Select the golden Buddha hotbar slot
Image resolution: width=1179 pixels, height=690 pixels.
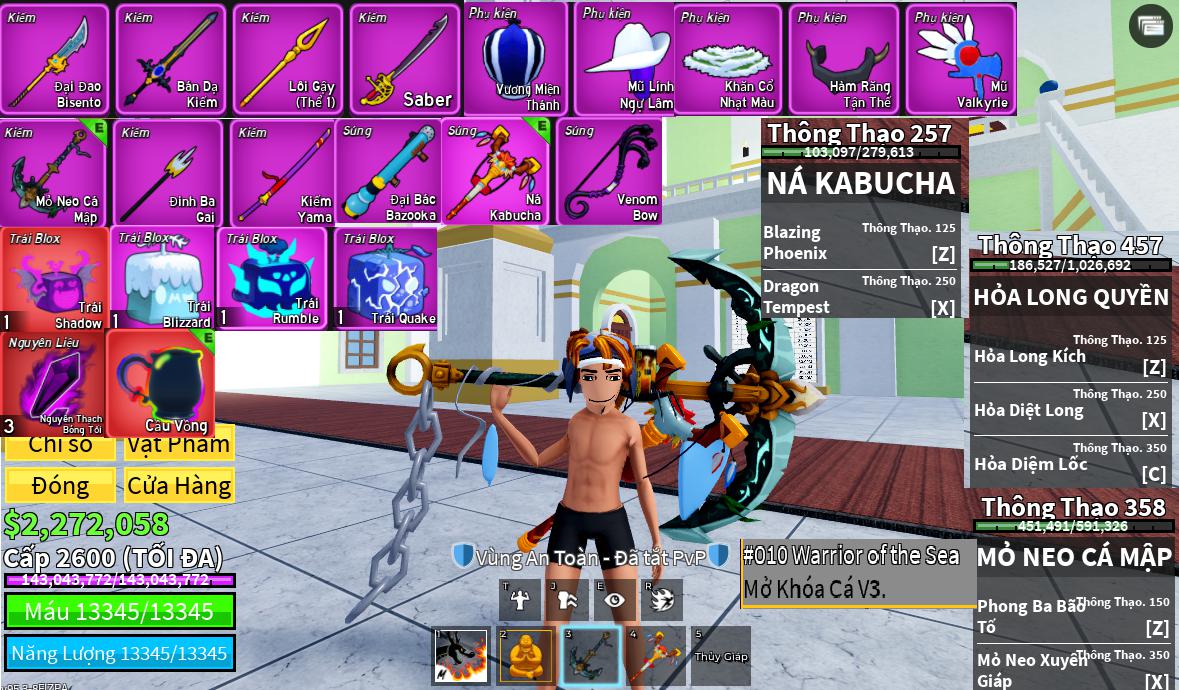525,656
